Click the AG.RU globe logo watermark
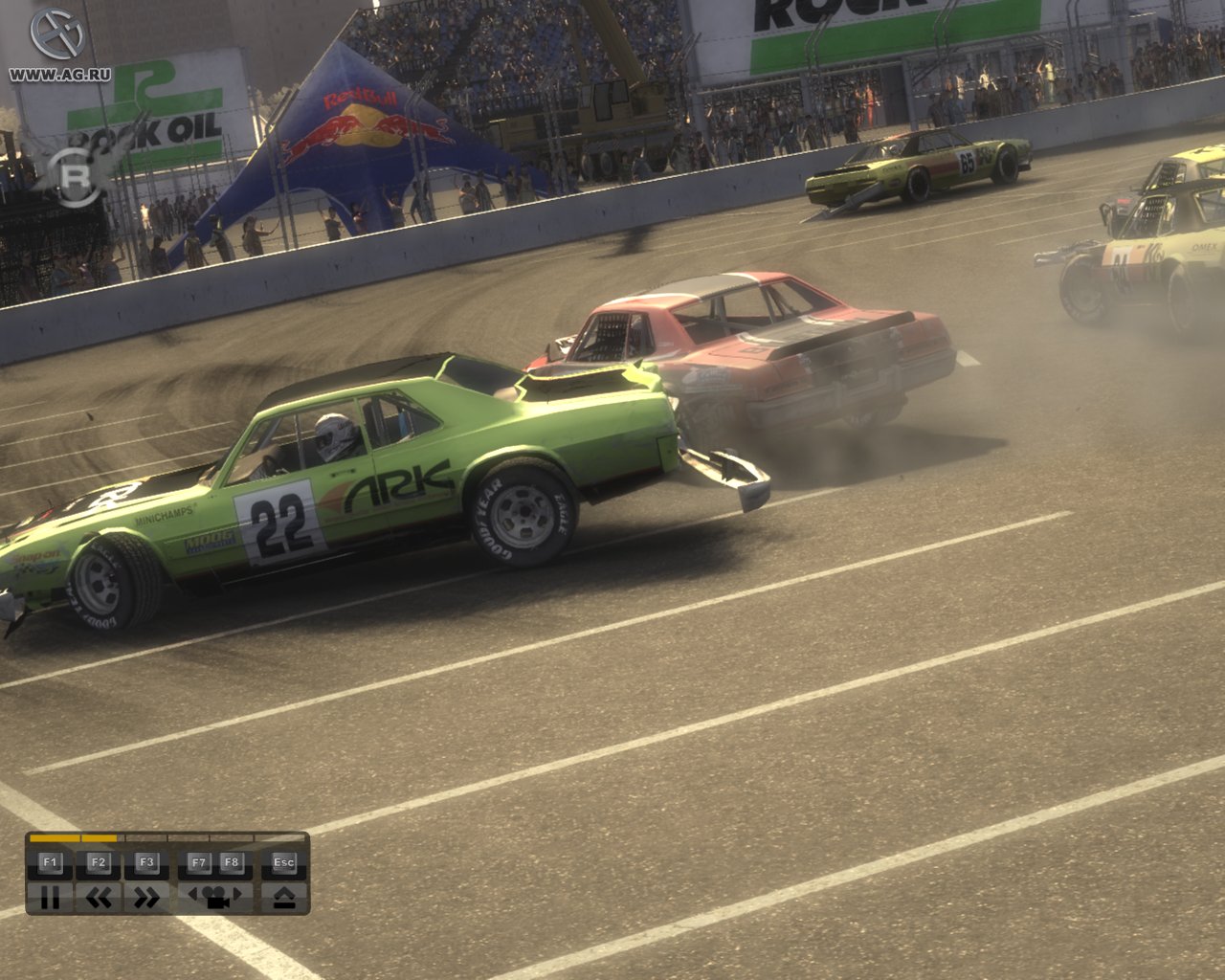This screenshot has width=1225, height=980. pyautogui.click(x=56, y=32)
